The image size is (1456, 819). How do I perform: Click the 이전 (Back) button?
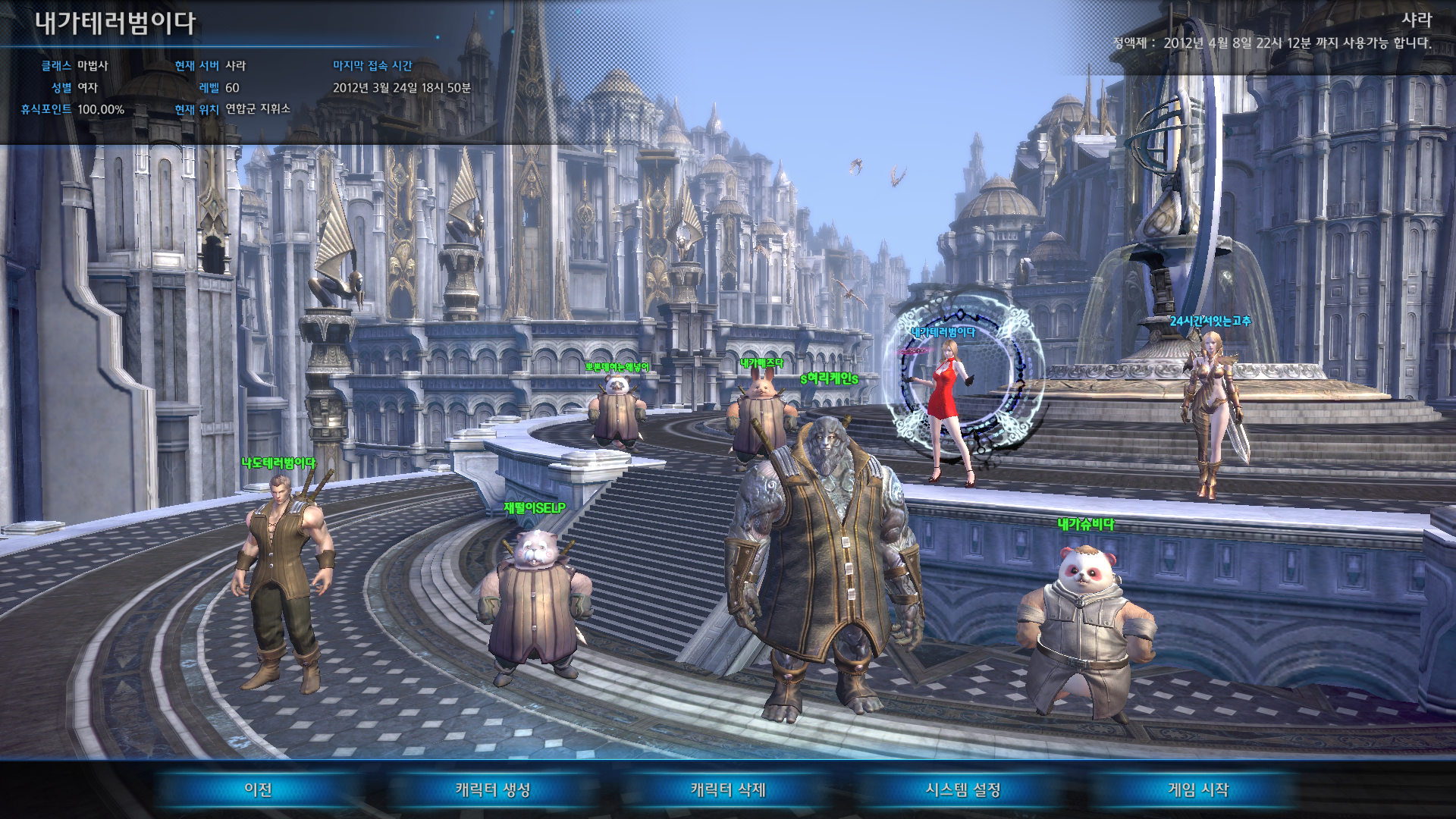pos(258,789)
